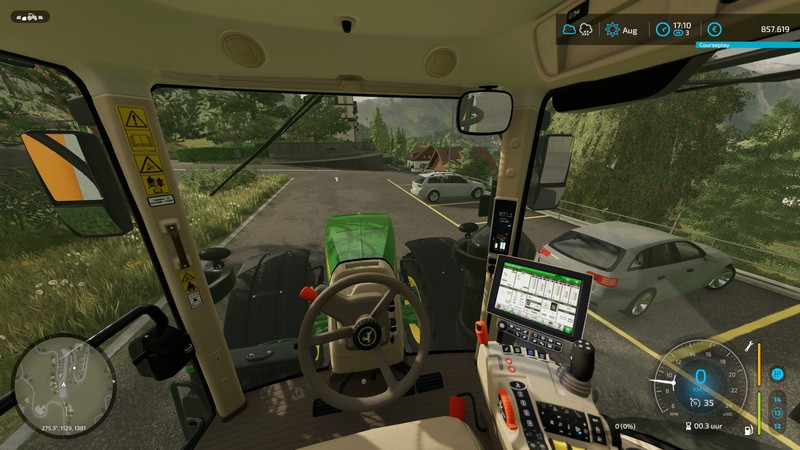The image size is (800, 450).
Task: Click the blue gear shift icon
Action: point(777,374)
